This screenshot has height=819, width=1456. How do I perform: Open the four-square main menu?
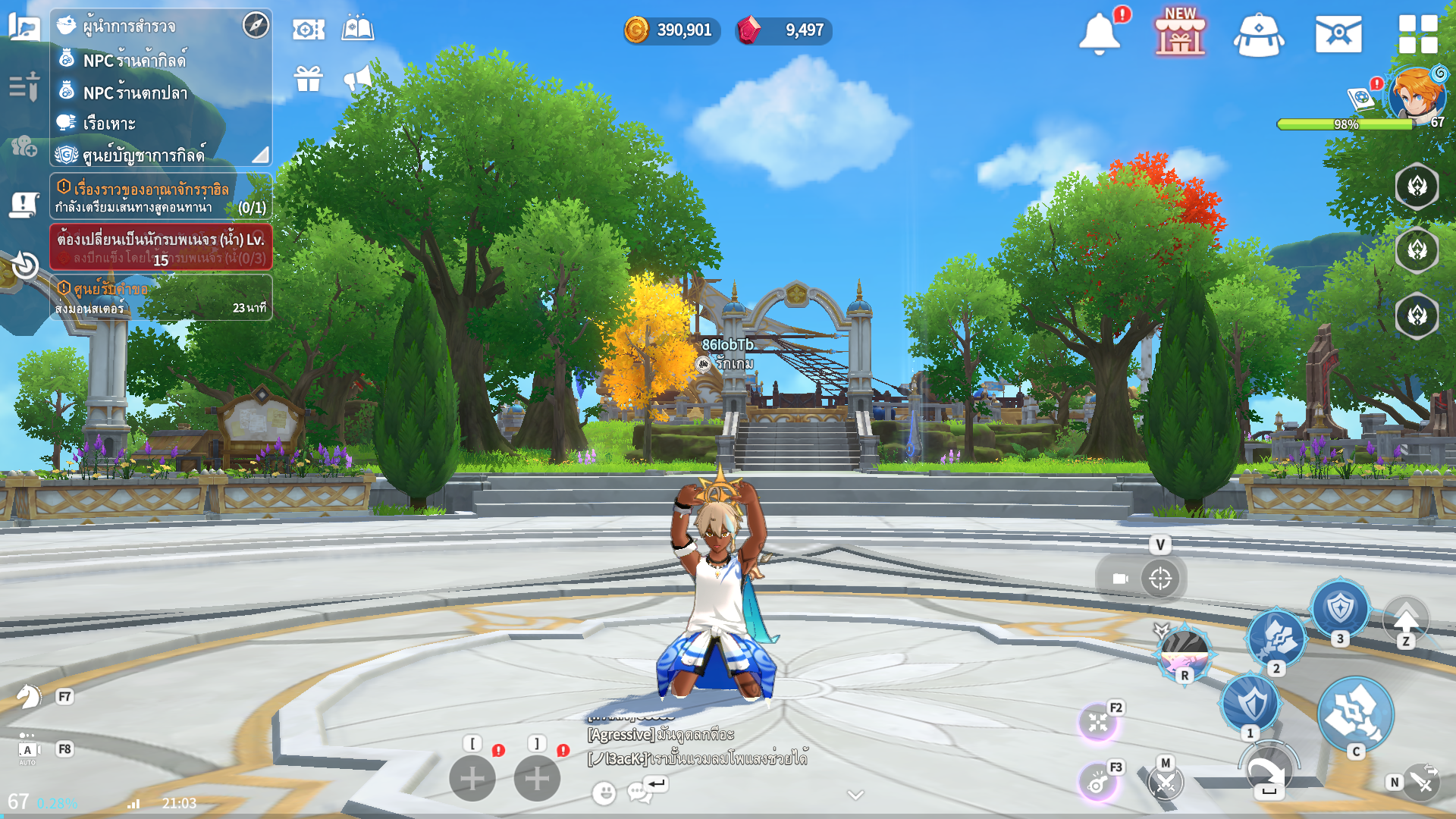[1417, 34]
